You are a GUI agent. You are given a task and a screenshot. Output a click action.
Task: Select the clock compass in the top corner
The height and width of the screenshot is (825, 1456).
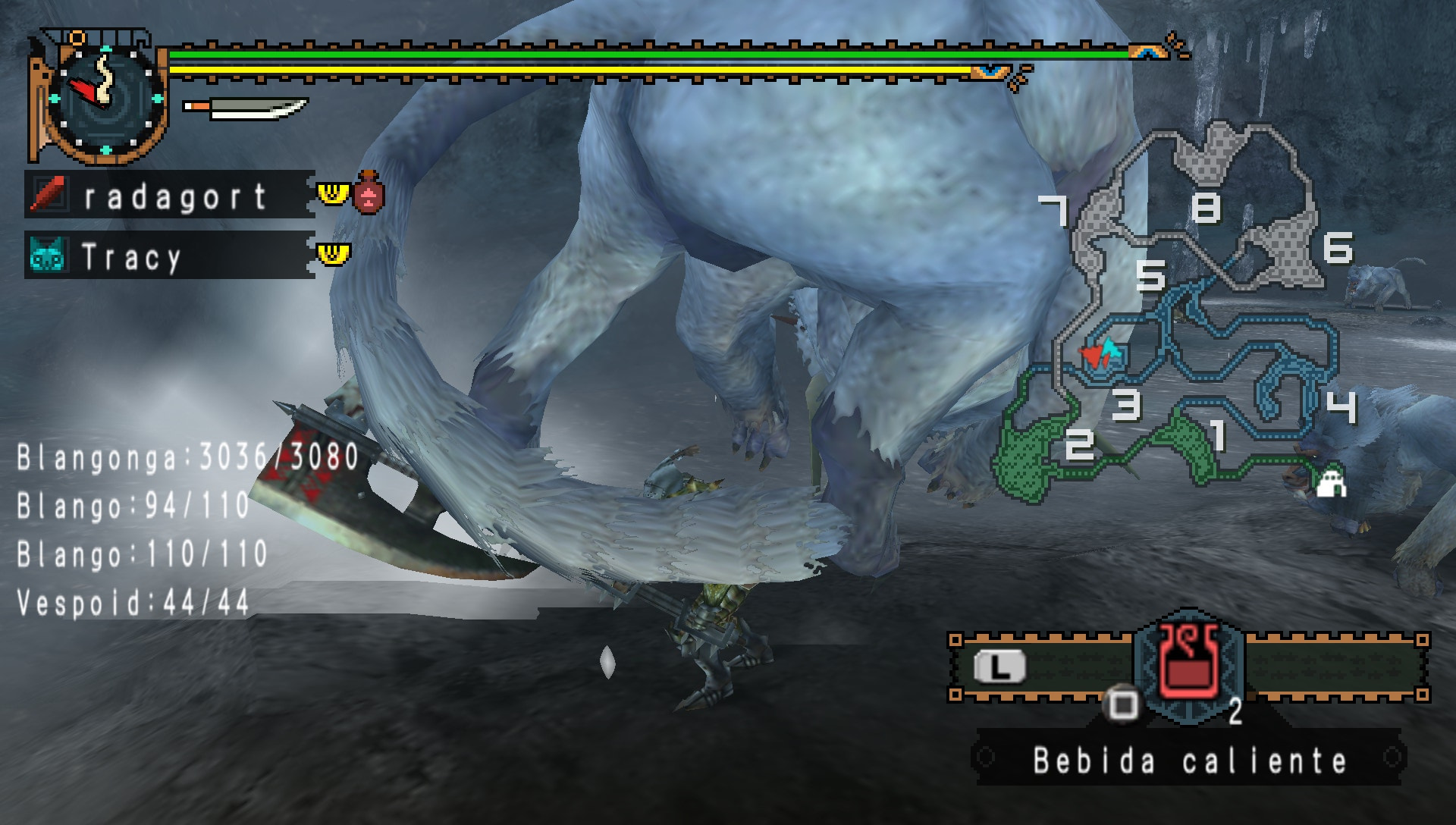(x=106, y=99)
